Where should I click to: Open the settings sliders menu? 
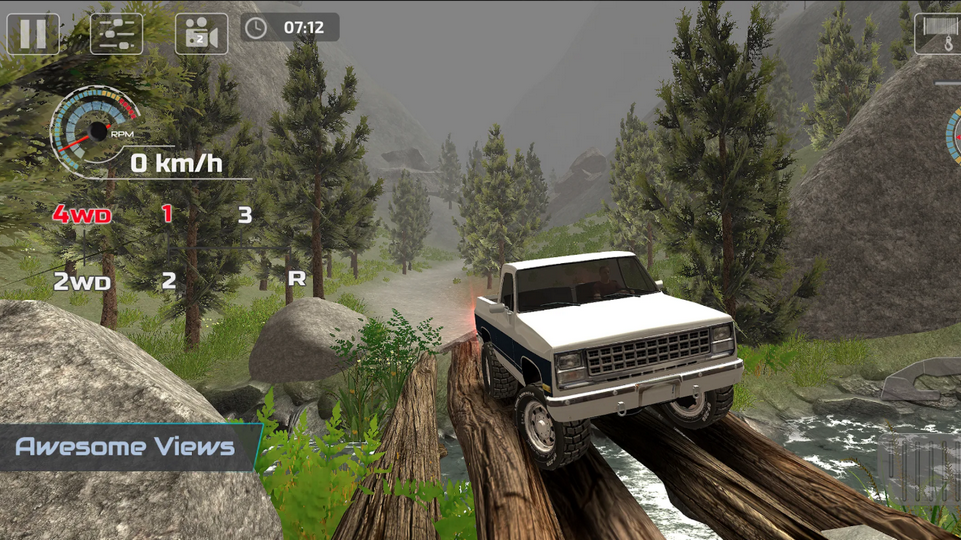tap(116, 33)
